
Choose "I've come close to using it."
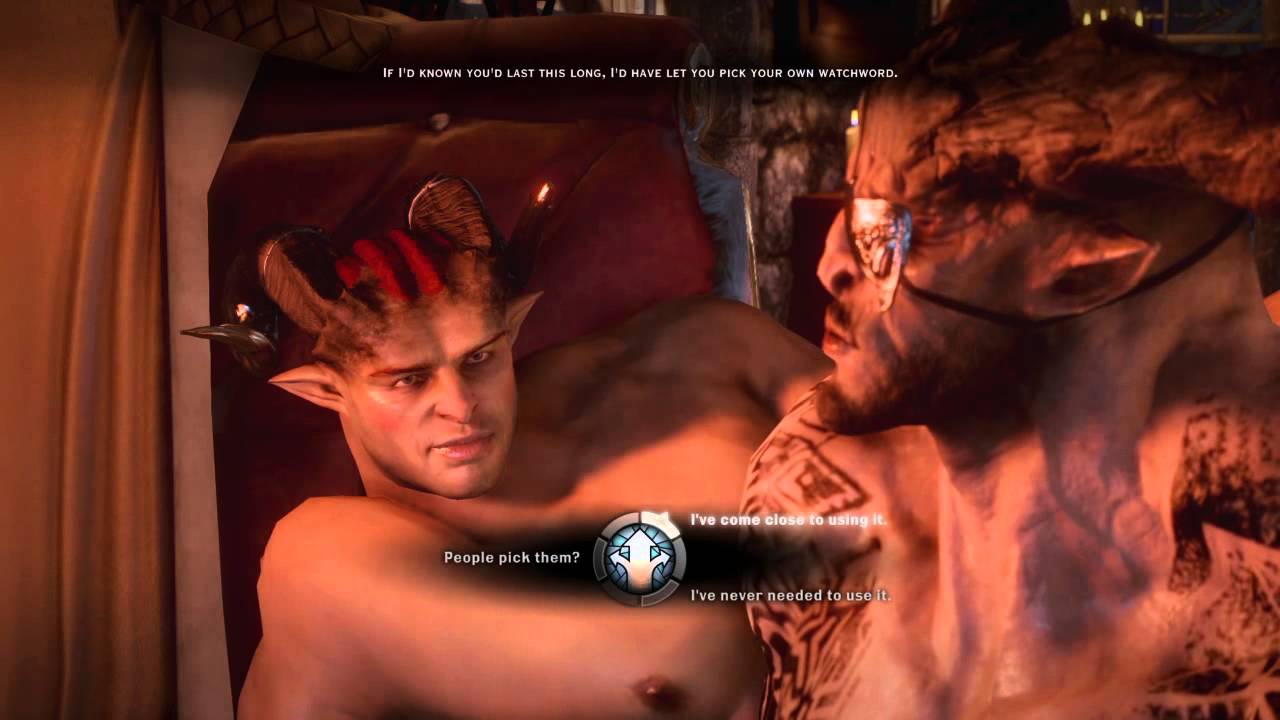[x=788, y=520]
